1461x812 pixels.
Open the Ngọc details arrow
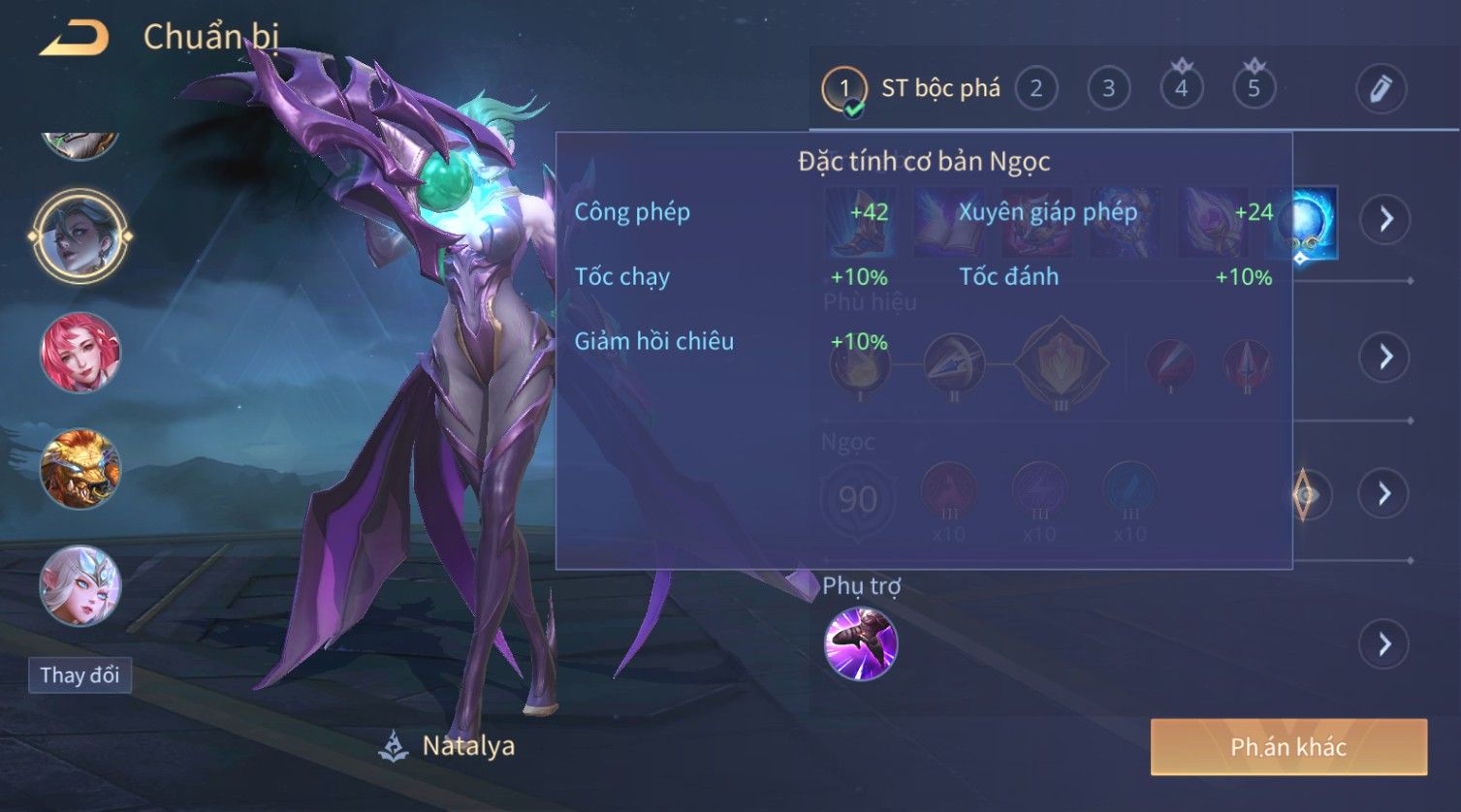(1384, 494)
